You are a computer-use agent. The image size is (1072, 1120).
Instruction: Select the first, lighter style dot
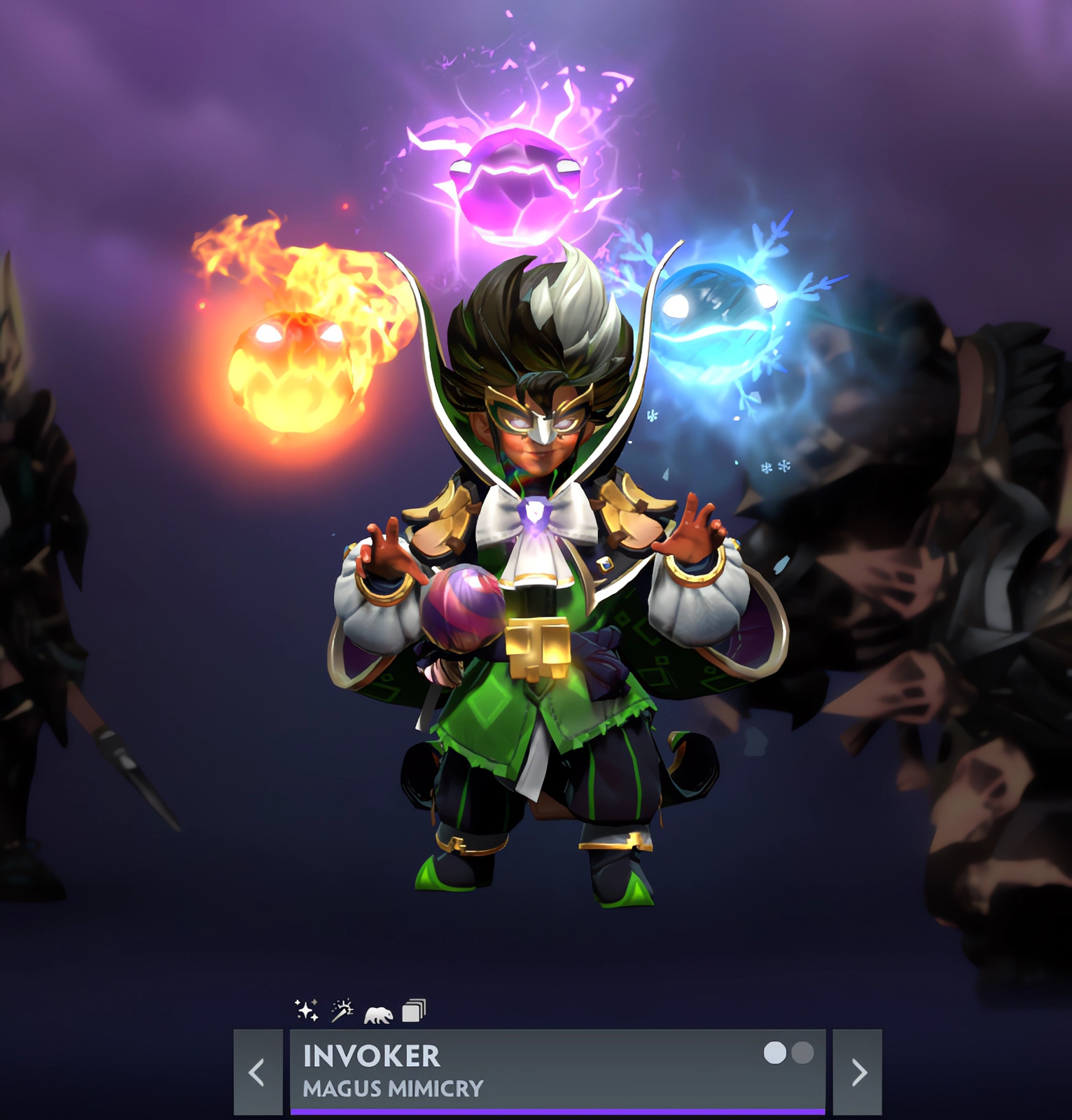click(x=774, y=1053)
